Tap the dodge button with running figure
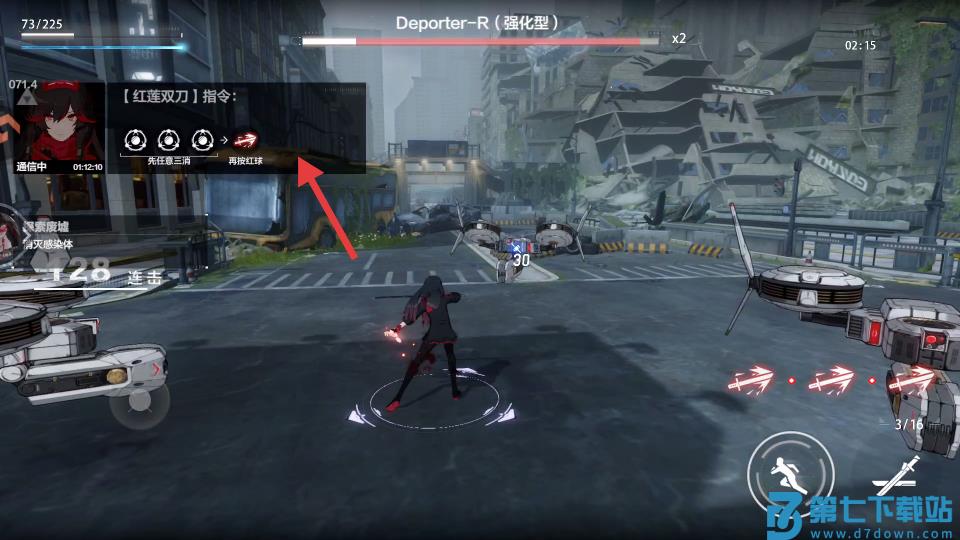This screenshot has width=960, height=540. (790, 472)
